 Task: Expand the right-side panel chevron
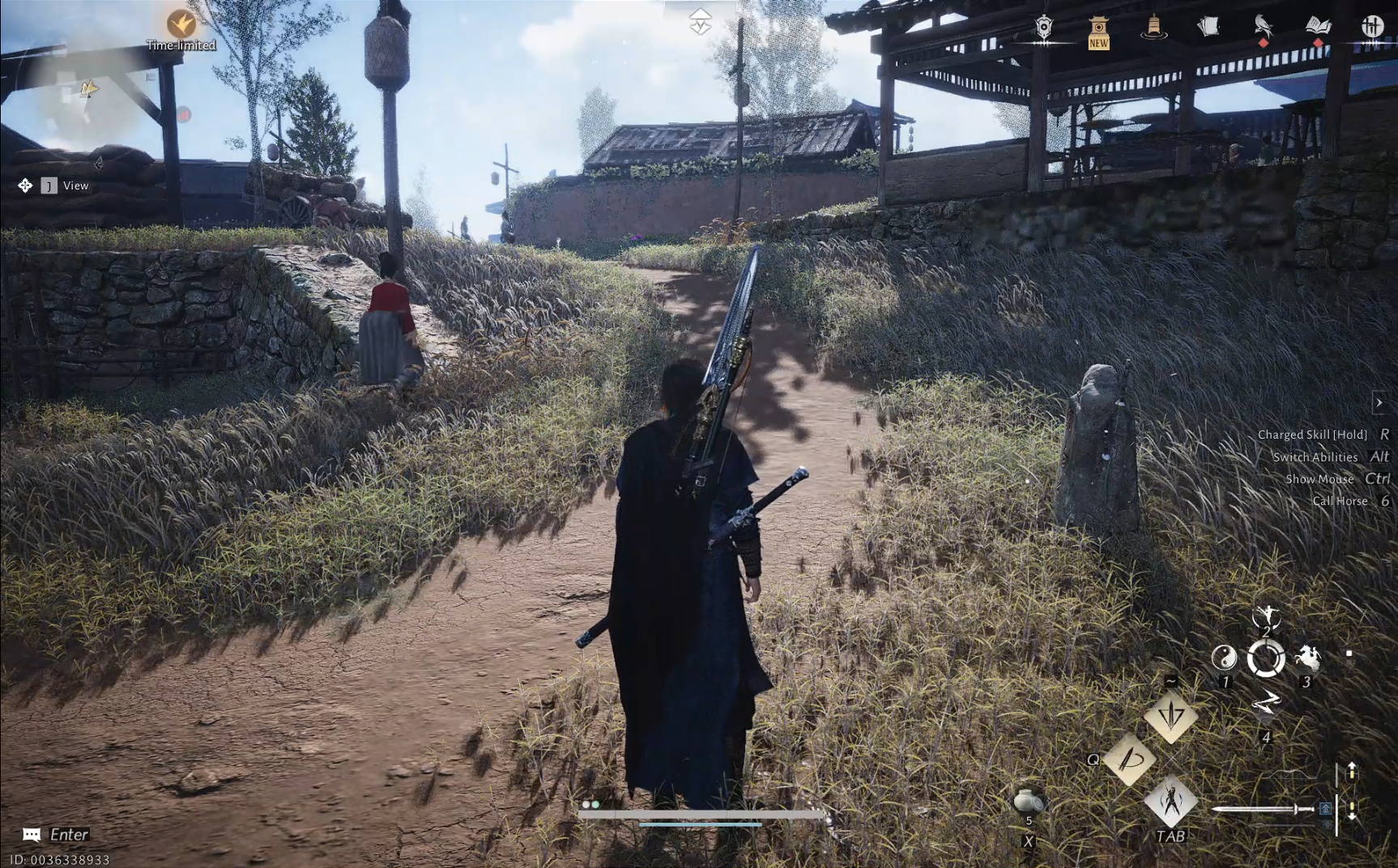tap(1379, 402)
